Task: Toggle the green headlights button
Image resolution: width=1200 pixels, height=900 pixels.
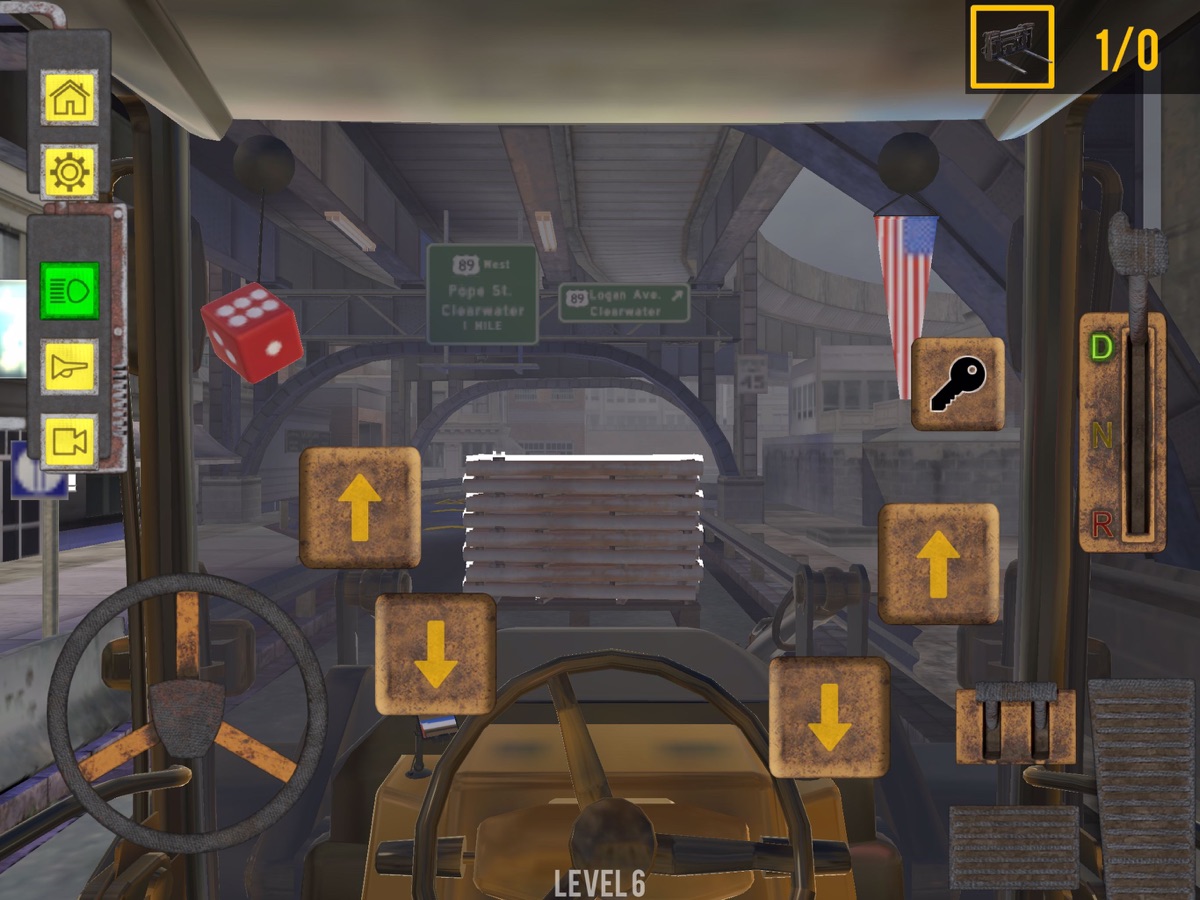Action: (69, 291)
